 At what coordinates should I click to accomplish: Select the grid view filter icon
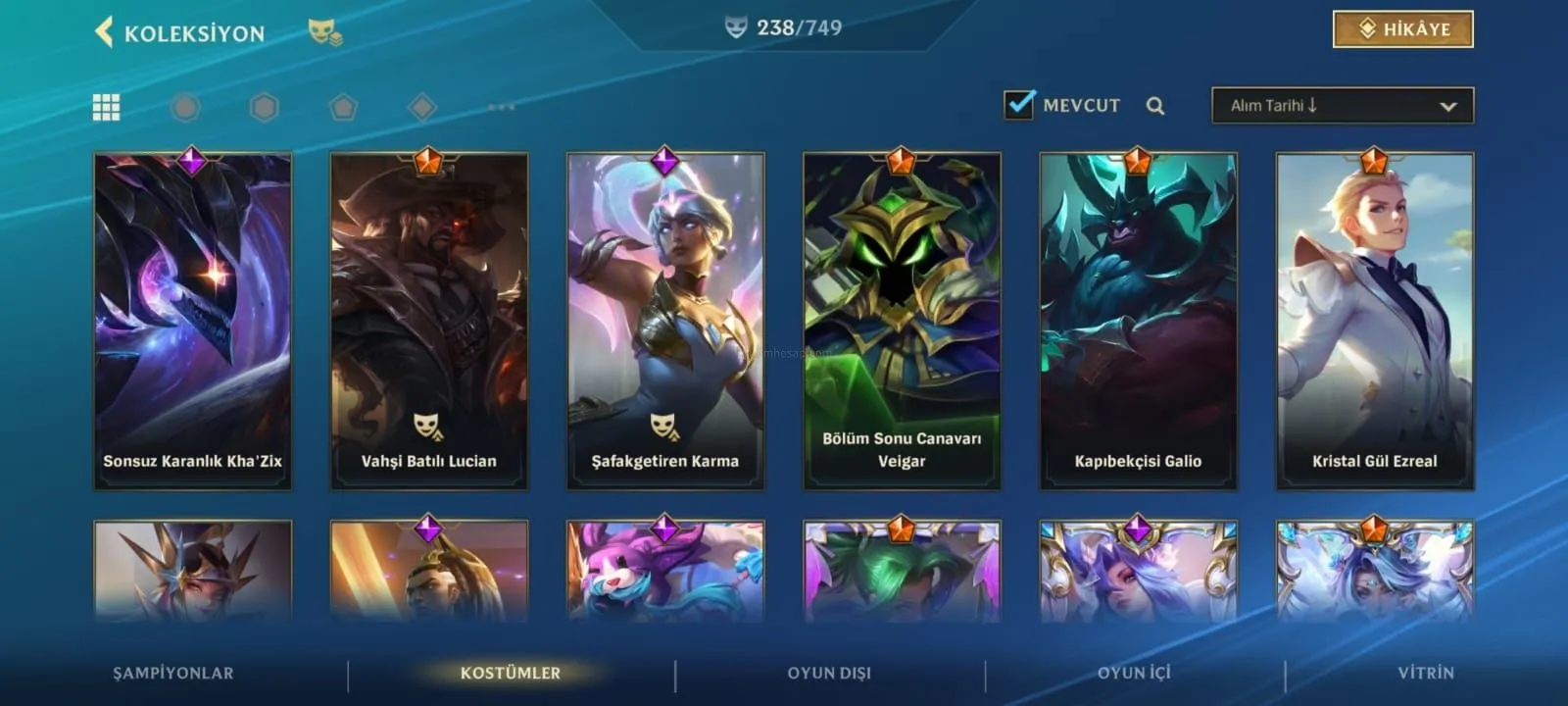point(106,107)
